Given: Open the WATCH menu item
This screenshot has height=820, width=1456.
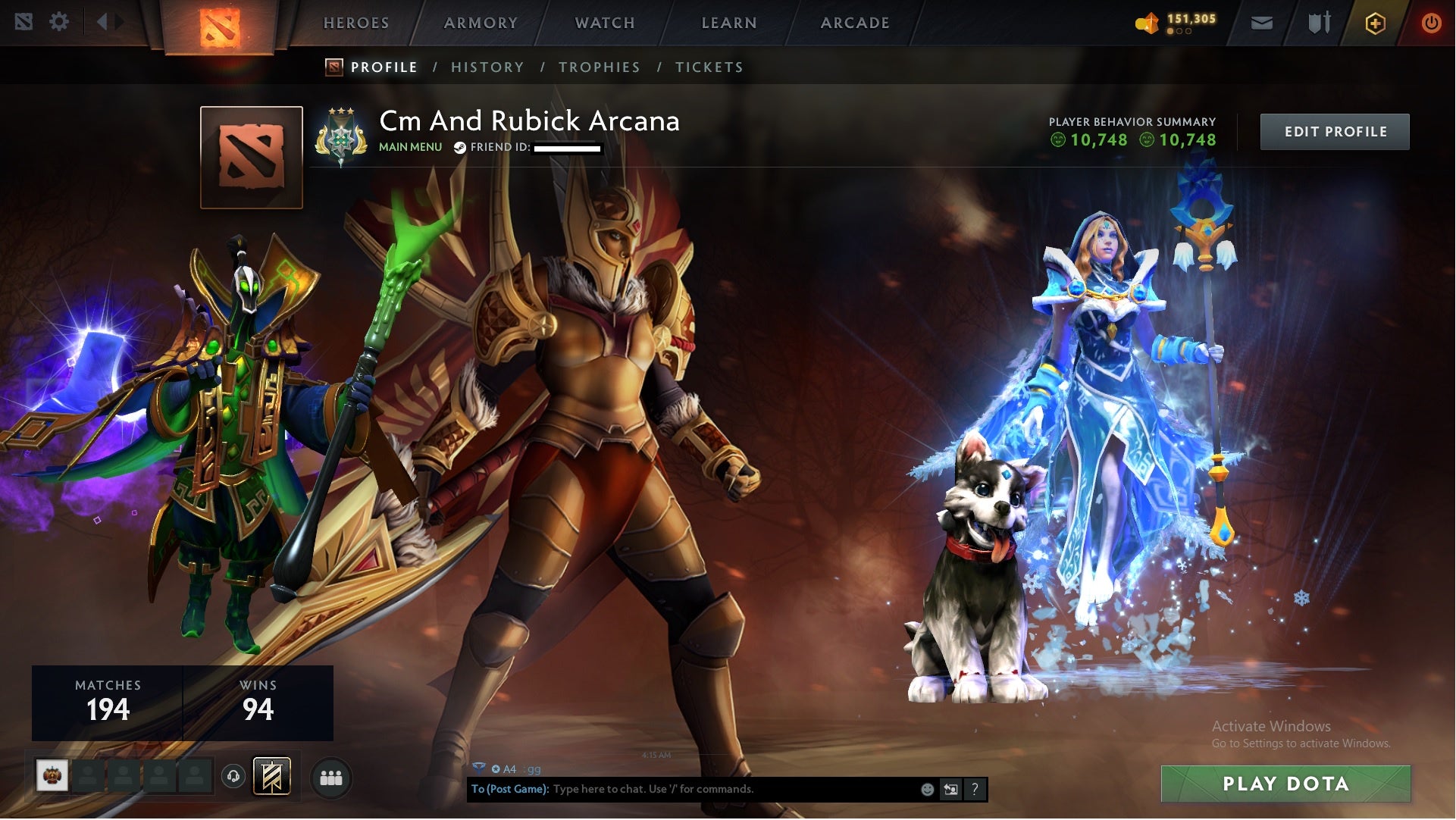Looking at the screenshot, I should (x=603, y=22).
